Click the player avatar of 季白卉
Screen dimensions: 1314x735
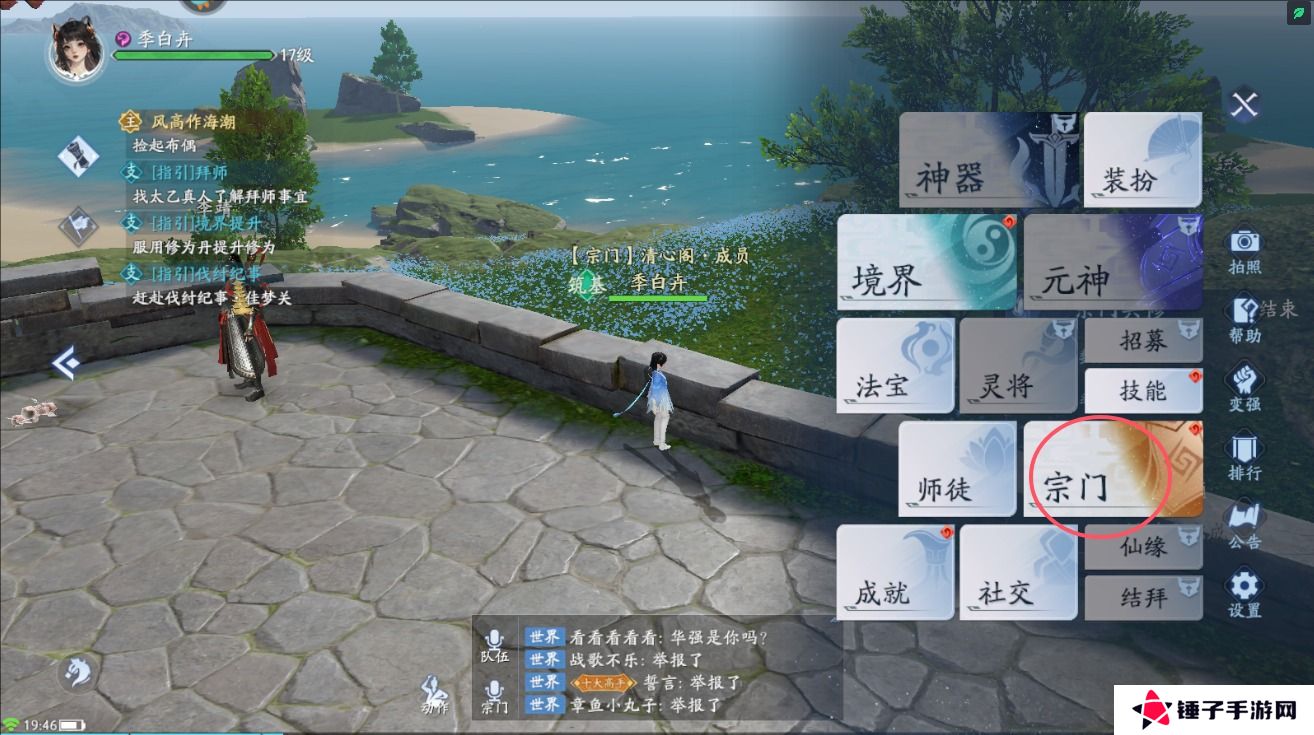[x=75, y=46]
